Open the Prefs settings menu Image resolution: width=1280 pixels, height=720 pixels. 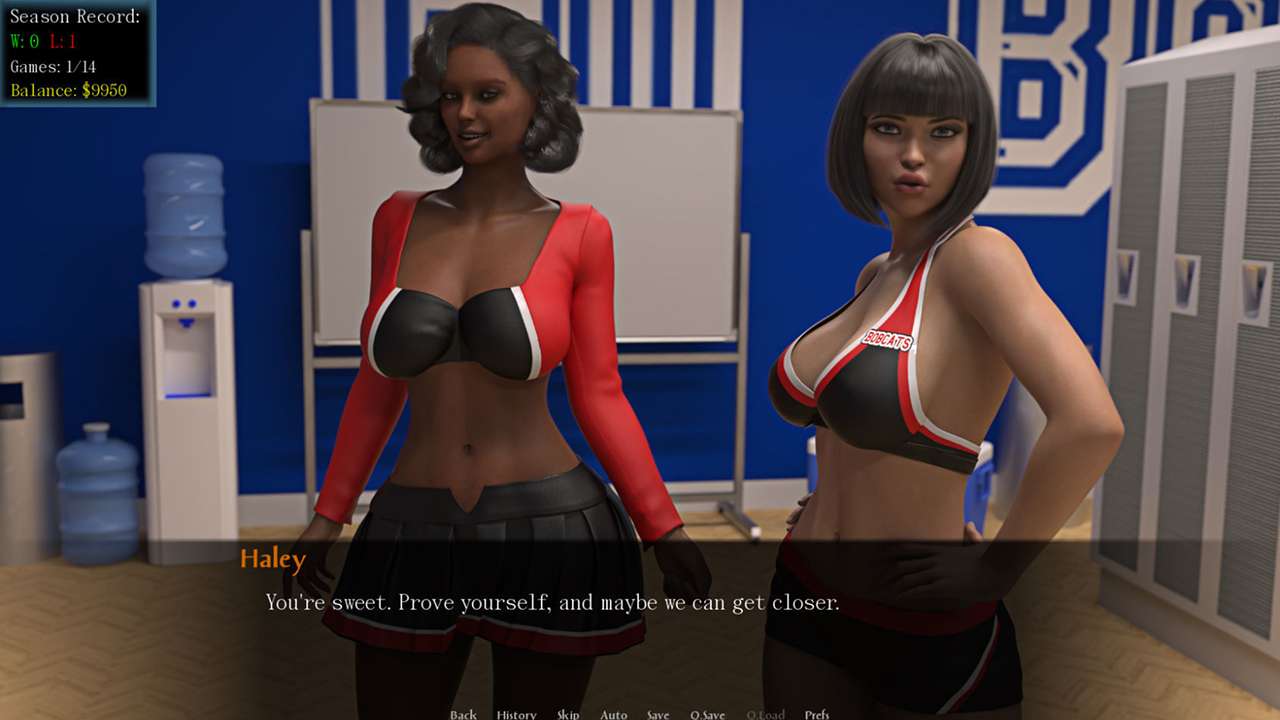(817, 714)
